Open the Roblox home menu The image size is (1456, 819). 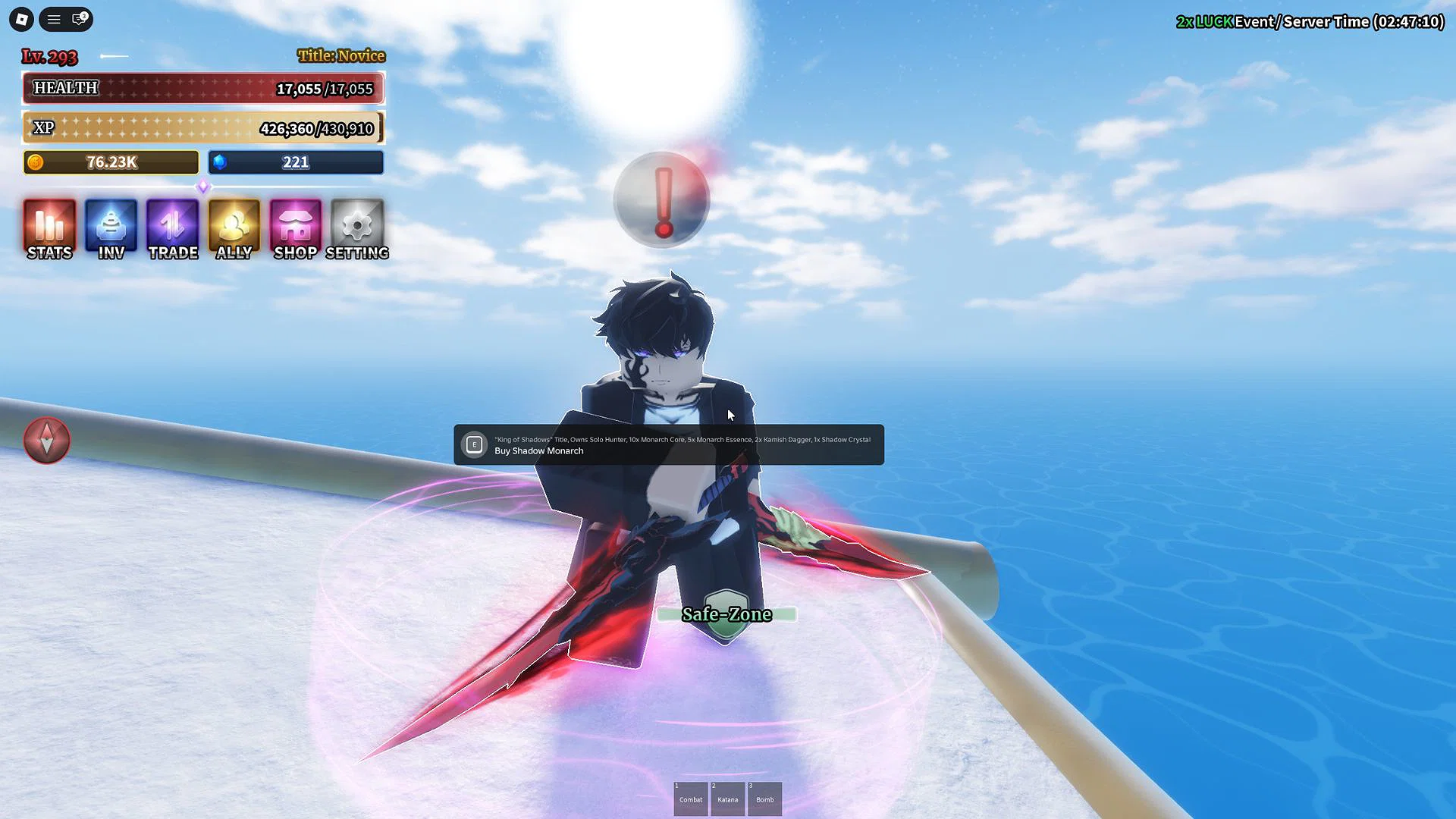pyautogui.click(x=20, y=19)
